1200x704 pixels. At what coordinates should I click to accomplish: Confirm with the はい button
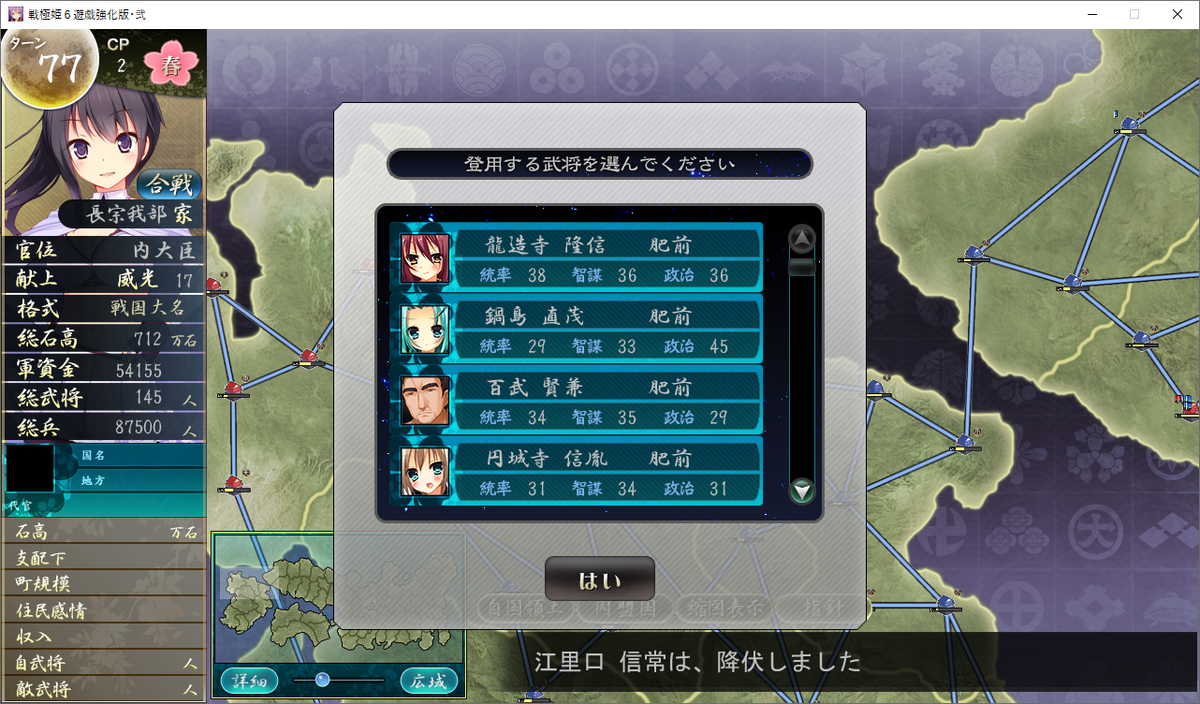coord(599,580)
